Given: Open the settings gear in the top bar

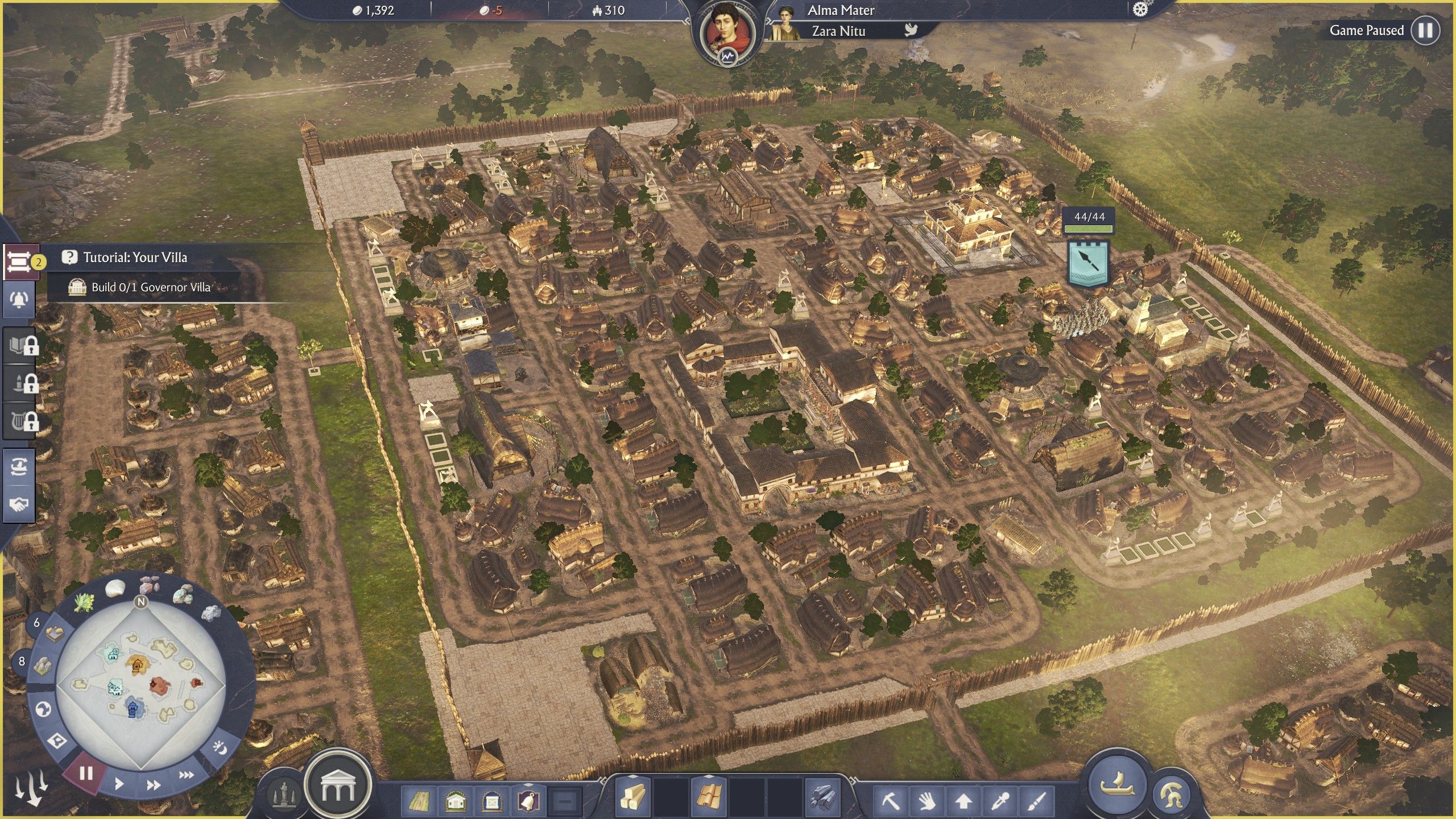Looking at the screenshot, I should 1140,10.
